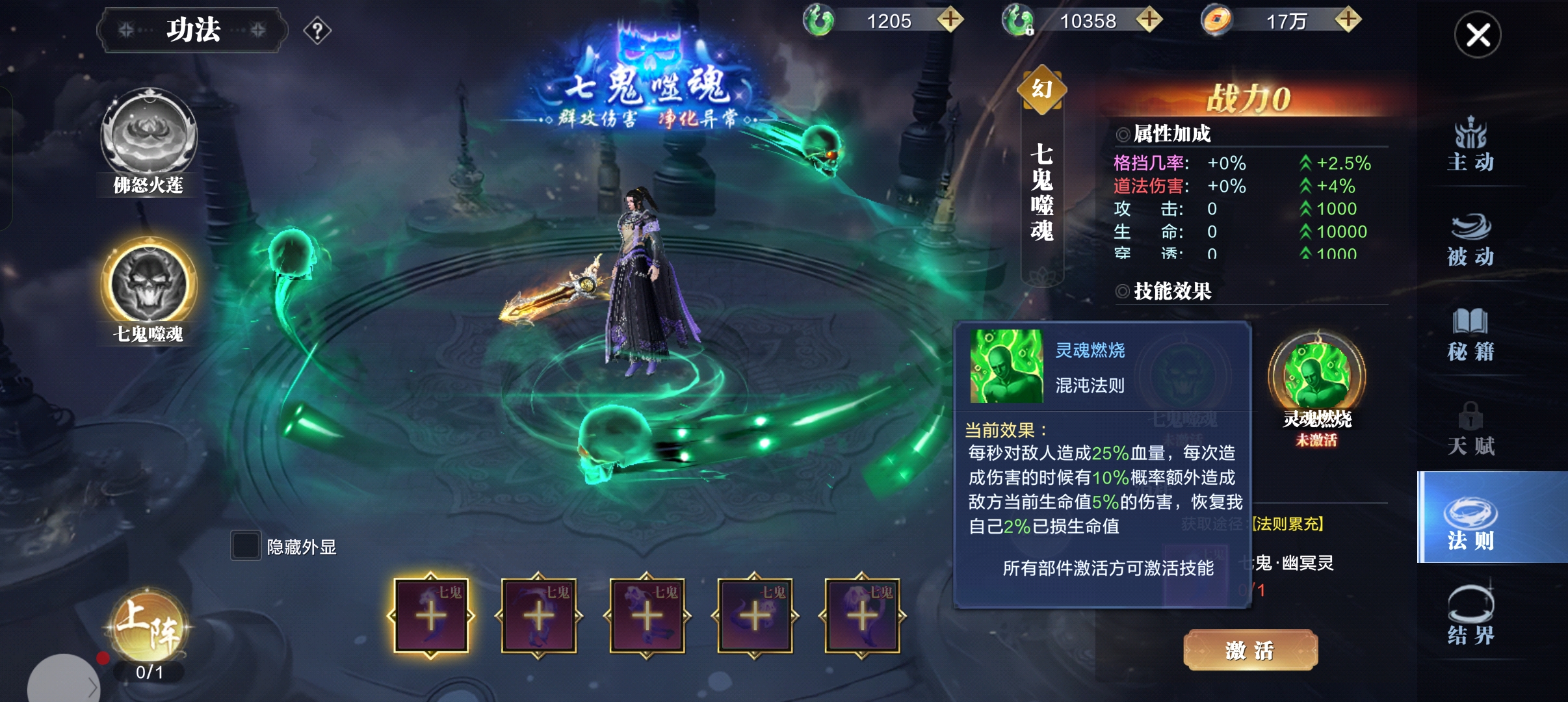1568x702 pixels.
Task: Switch to the 主动 tab
Action: (x=1470, y=145)
